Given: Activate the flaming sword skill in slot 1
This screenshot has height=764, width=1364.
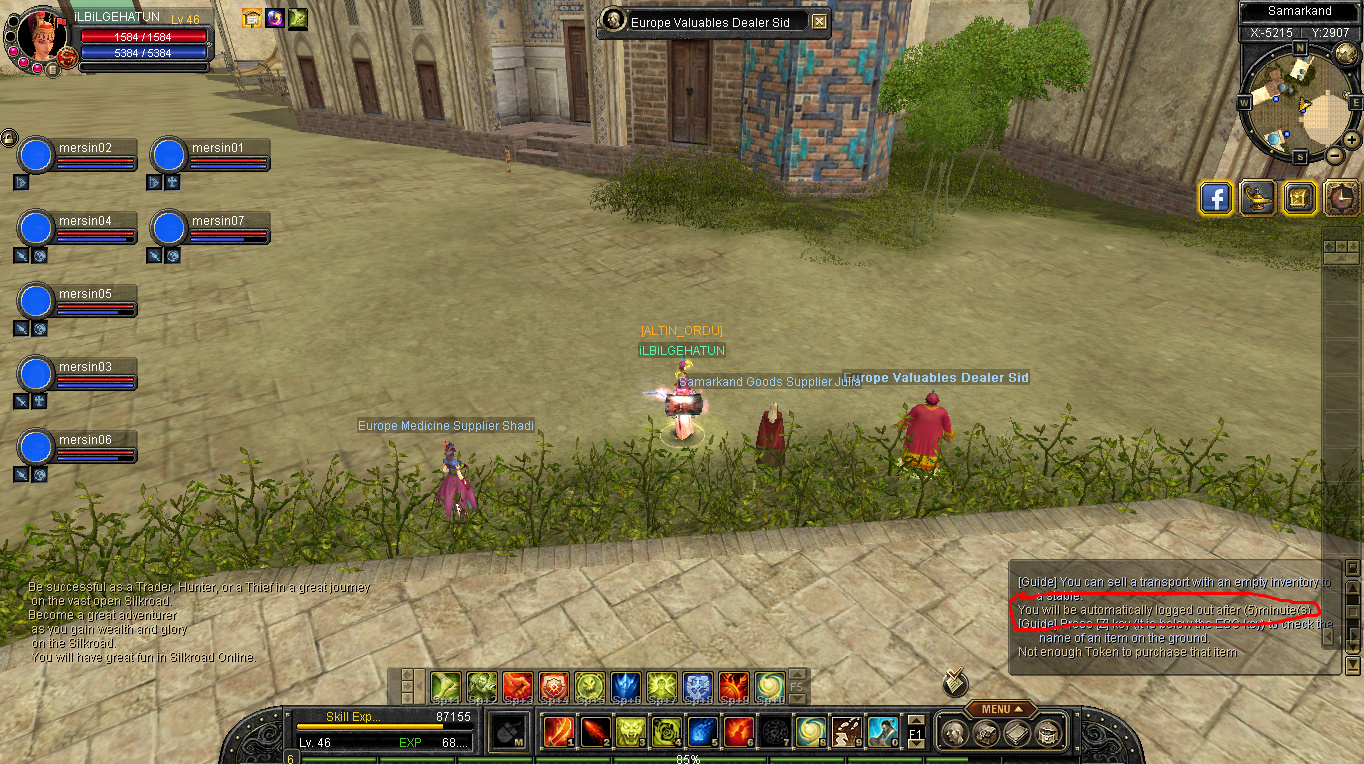Looking at the screenshot, I should click(557, 732).
